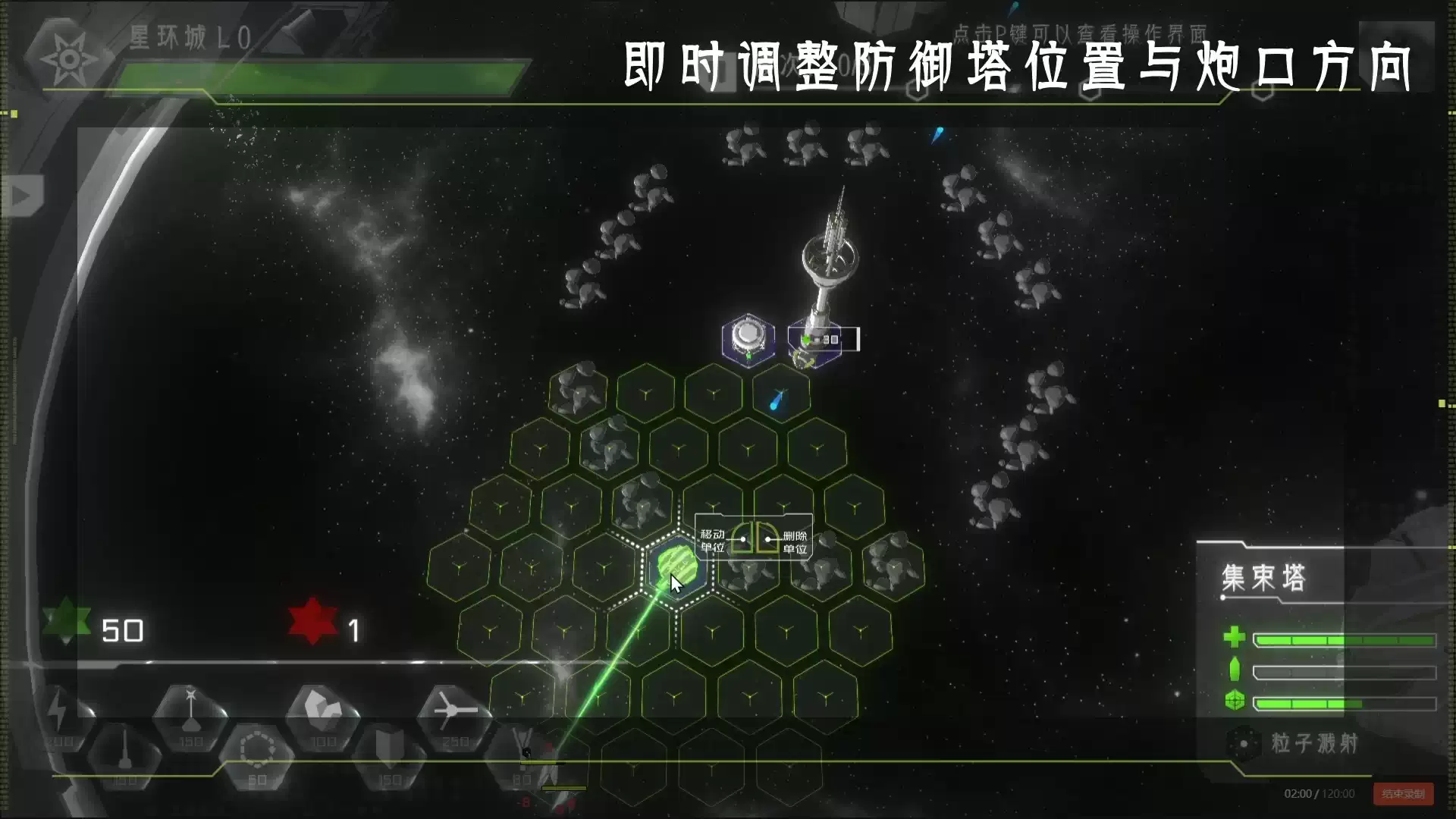Screen dimensions: 1456x819
Task: Select the 集束塔 panel title tab
Action: (x=1264, y=575)
